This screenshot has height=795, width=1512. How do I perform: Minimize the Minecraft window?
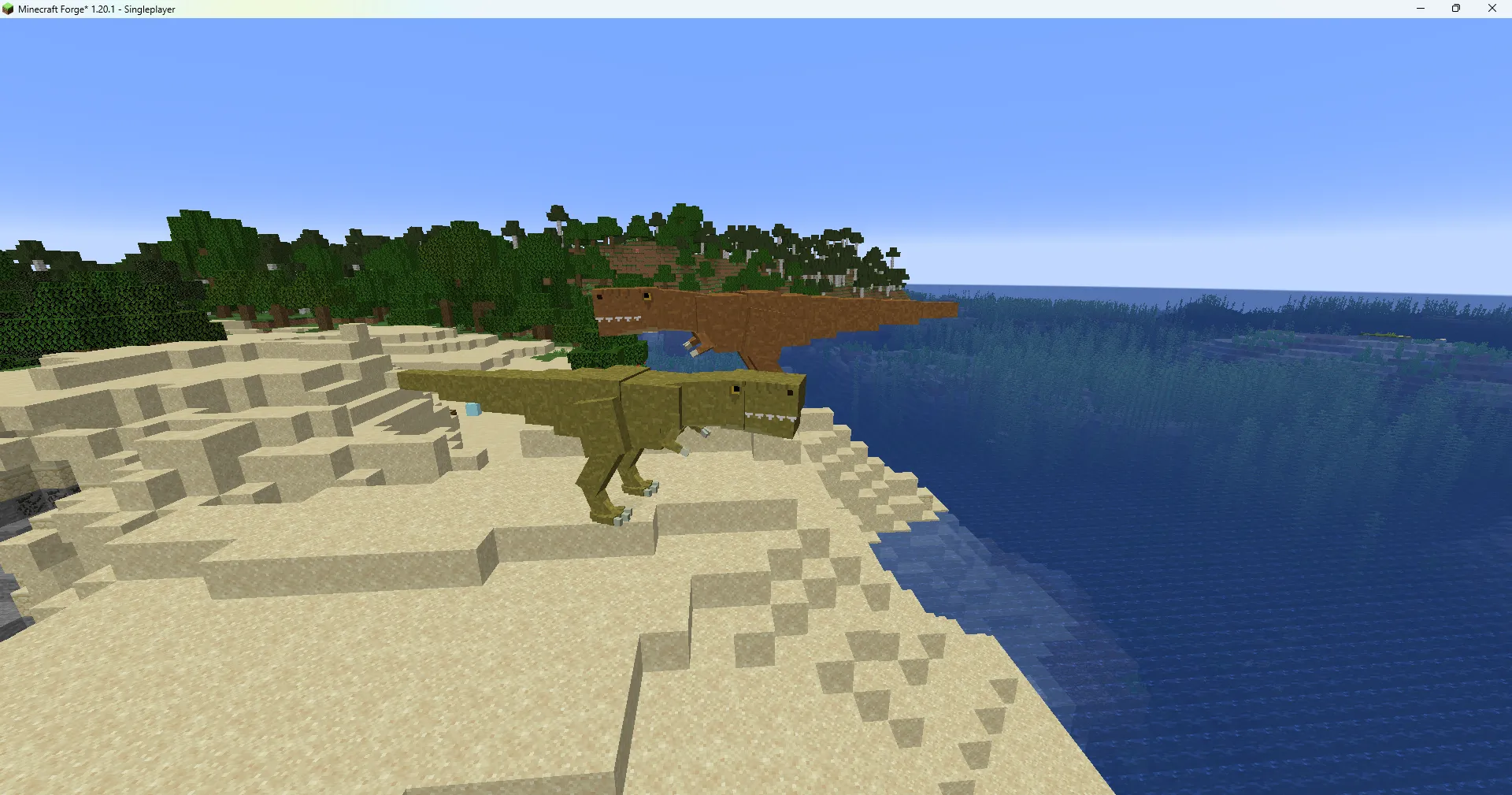[x=1420, y=9]
